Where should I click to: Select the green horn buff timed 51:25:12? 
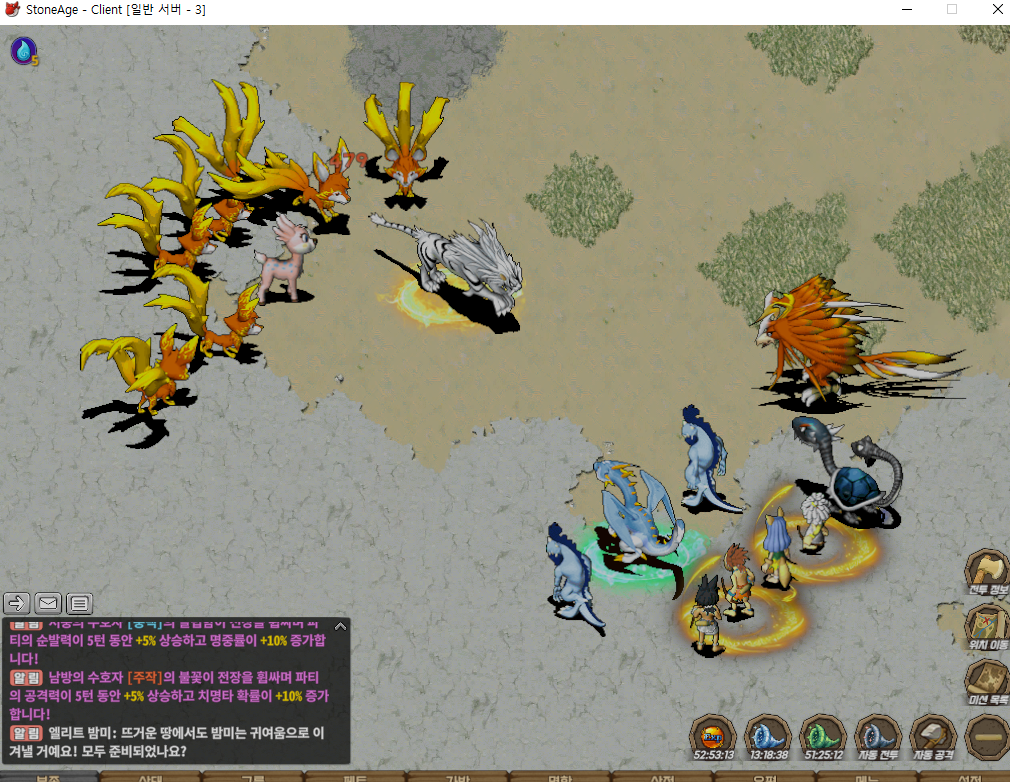pos(824,735)
